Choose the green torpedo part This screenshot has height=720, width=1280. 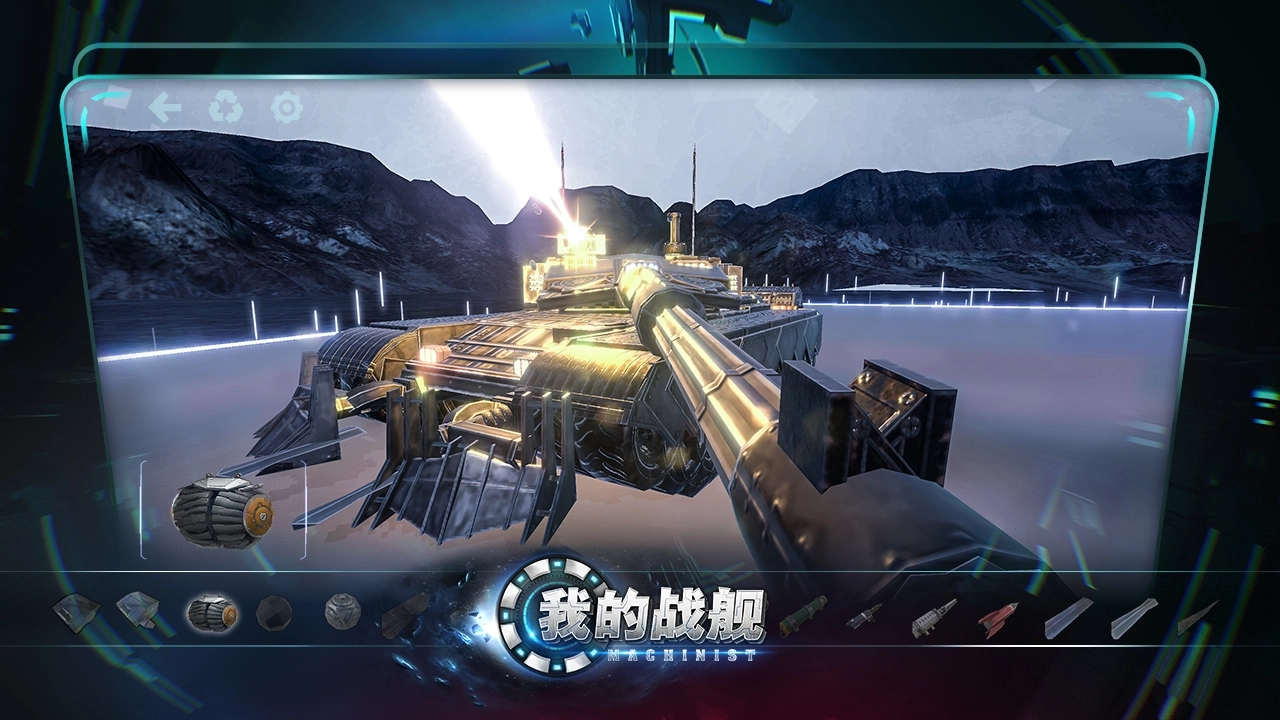pos(805,617)
